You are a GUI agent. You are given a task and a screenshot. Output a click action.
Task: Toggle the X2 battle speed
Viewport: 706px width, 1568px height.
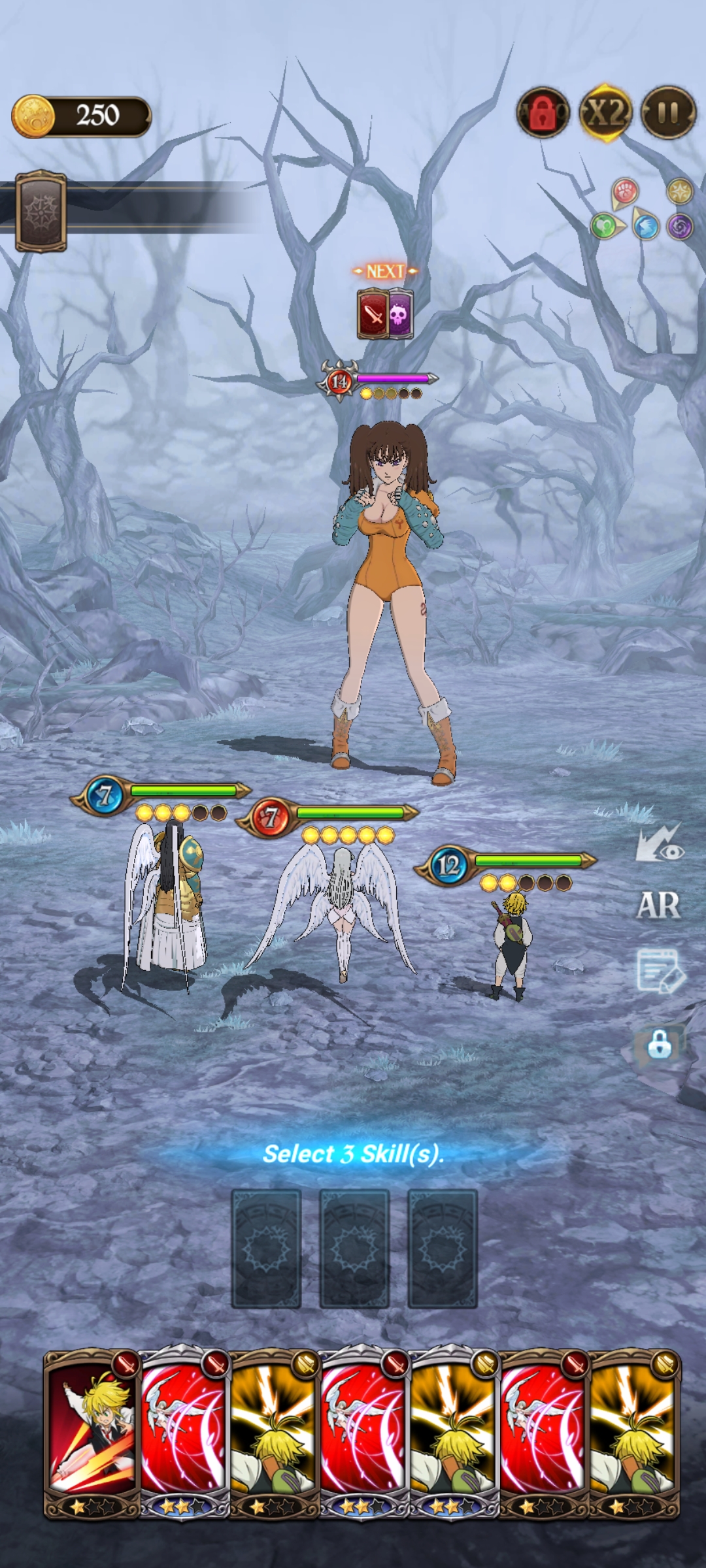[606, 113]
